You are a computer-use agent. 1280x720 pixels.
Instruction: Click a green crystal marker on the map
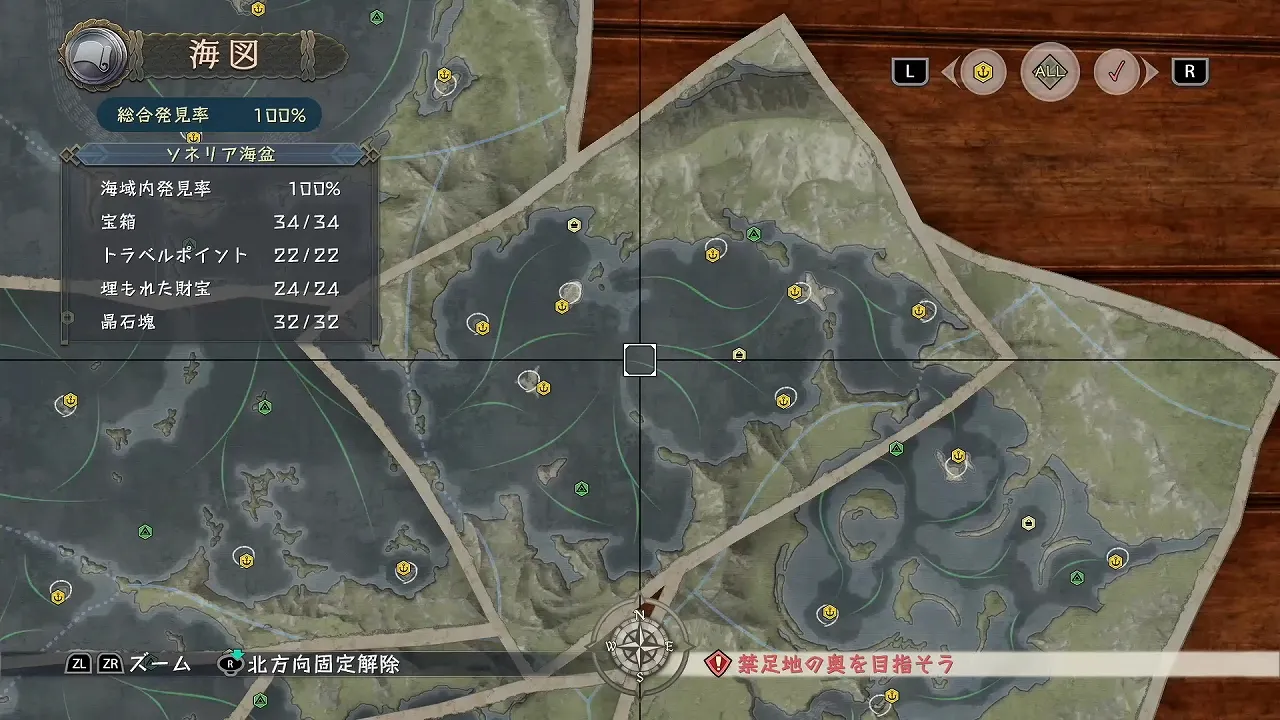[580, 489]
